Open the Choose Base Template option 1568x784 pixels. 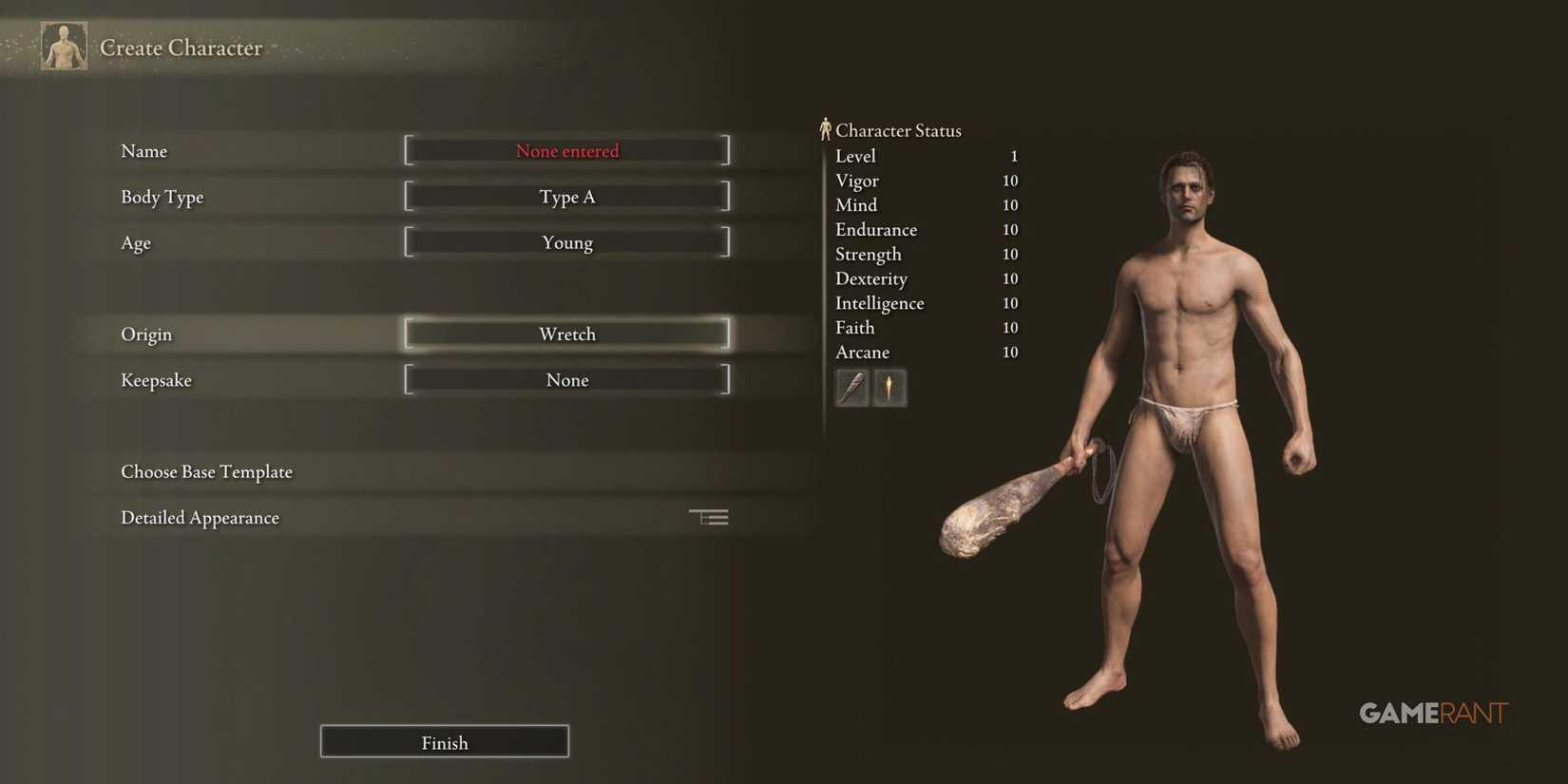[x=206, y=471]
